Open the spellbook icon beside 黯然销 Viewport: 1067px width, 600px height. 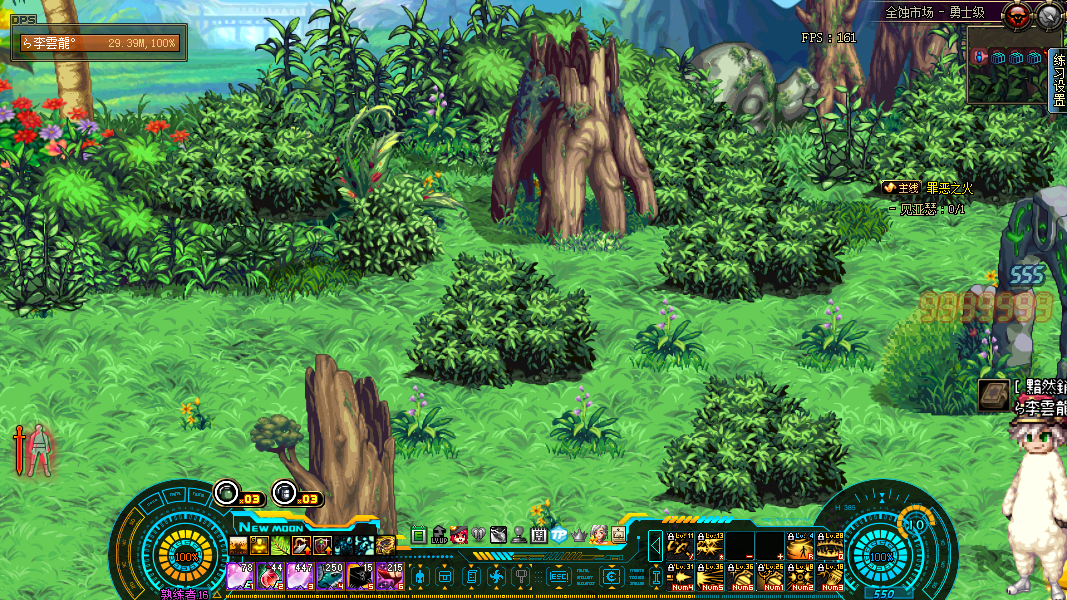coord(994,395)
